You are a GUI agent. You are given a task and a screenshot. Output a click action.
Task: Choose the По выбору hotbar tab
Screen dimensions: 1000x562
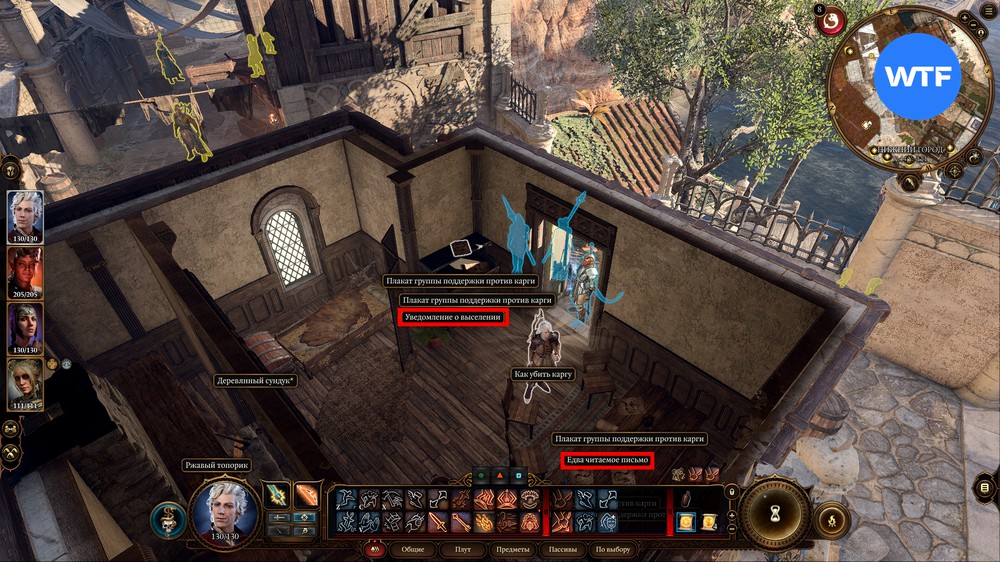(x=613, y=549)
